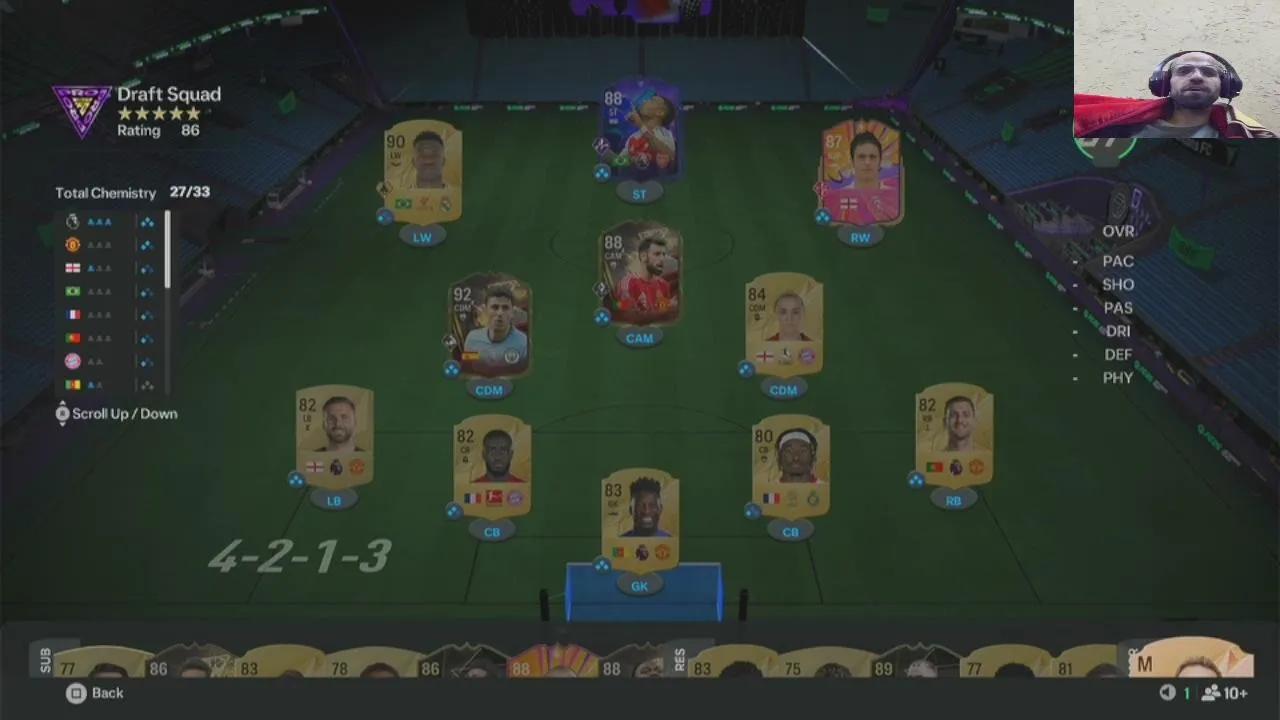Click the Portugal flag chemistry icon
Image resolution: width=1280 pixels, height=720 pixels.
click(x=72, y=337)
